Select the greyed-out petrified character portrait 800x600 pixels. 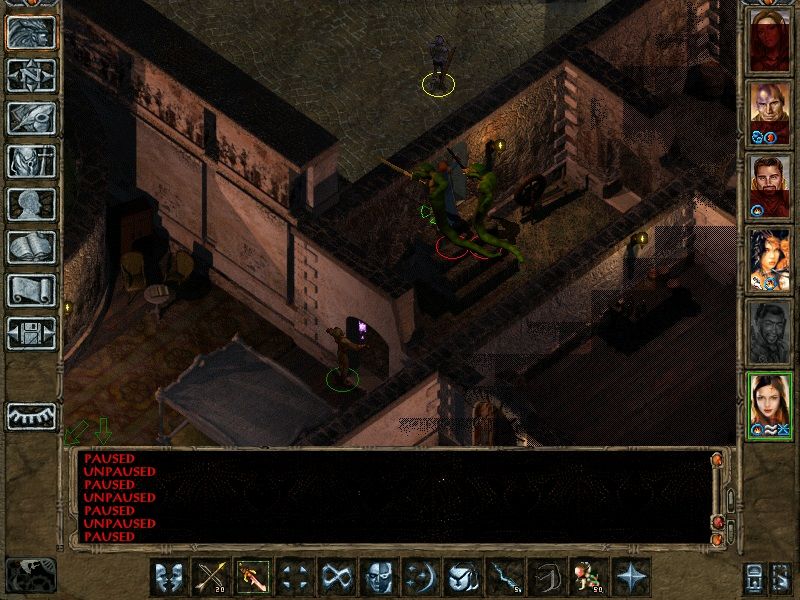pyautogui.click(x=770, y=331)
